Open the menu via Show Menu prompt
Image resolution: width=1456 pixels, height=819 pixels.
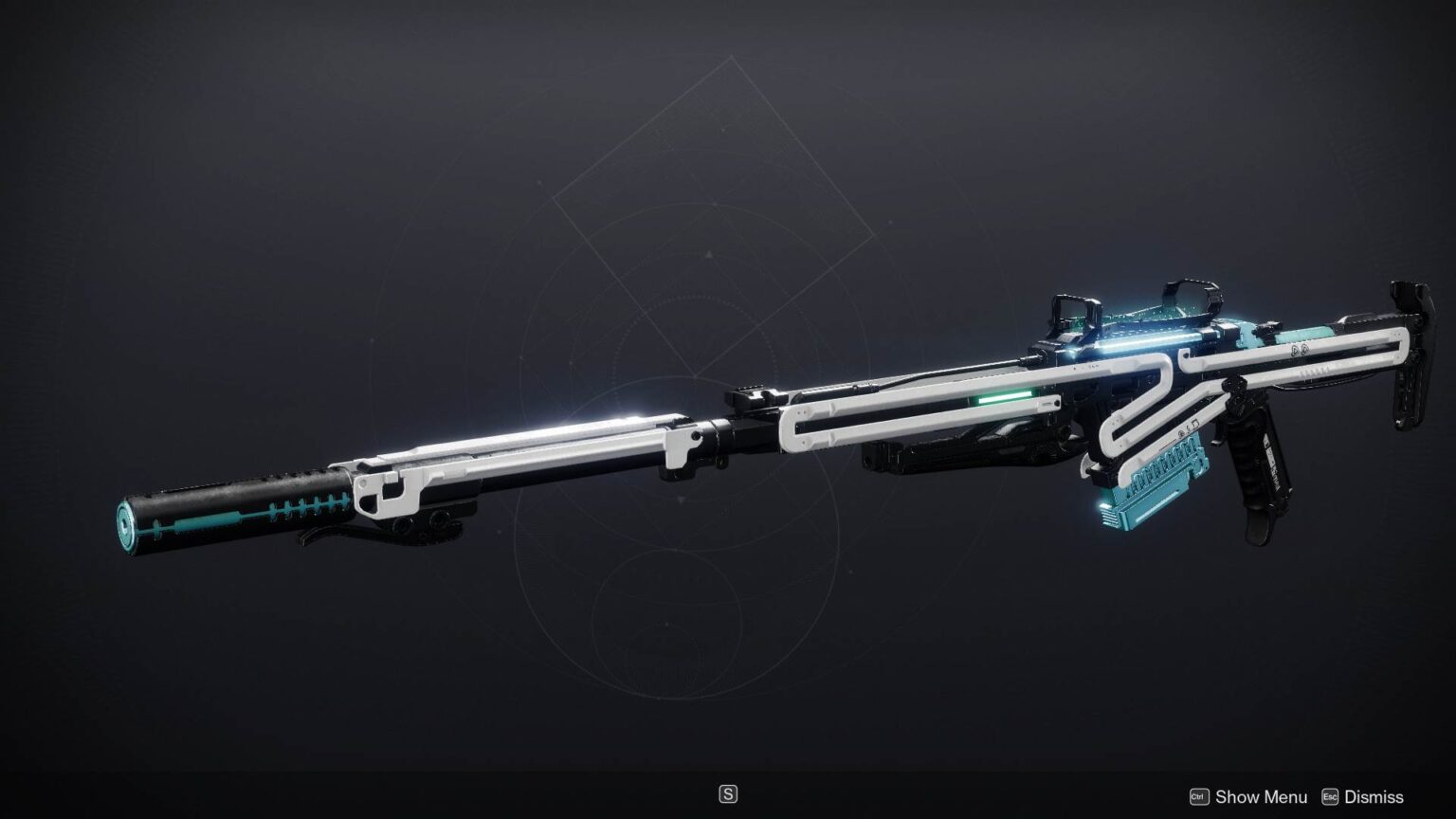(1263, 797)
